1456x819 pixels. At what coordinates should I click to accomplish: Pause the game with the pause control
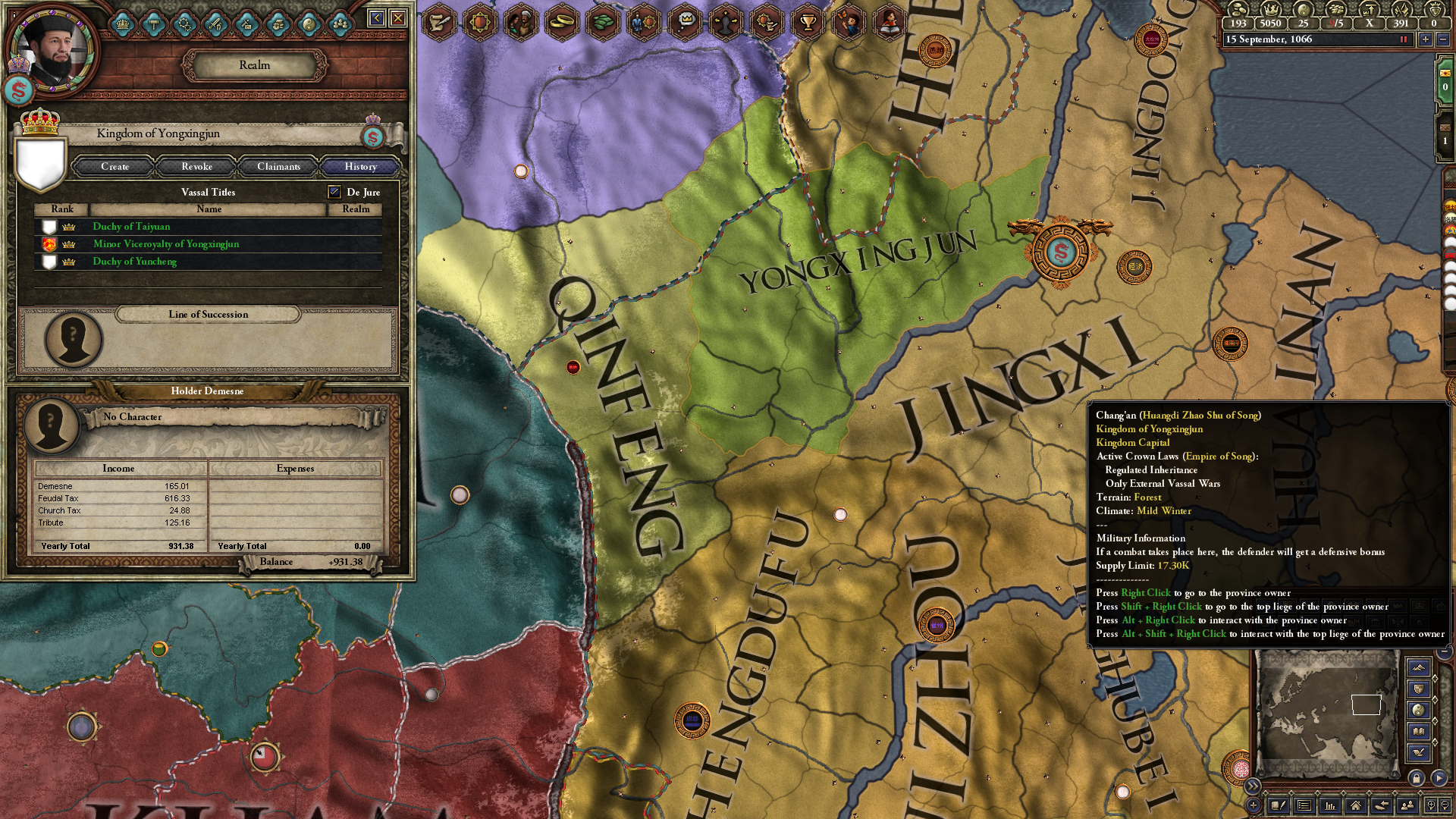pos(1402,39)
